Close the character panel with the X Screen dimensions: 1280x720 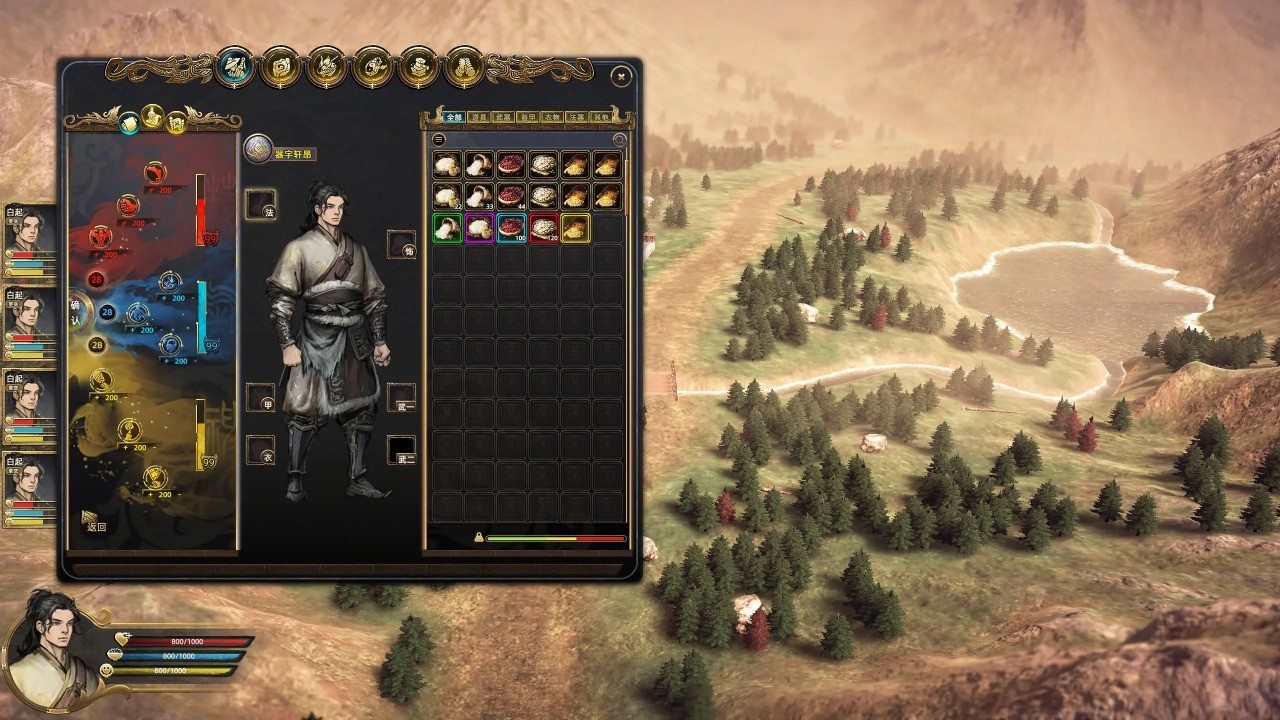pyautogui.click(x=621, y=76)
